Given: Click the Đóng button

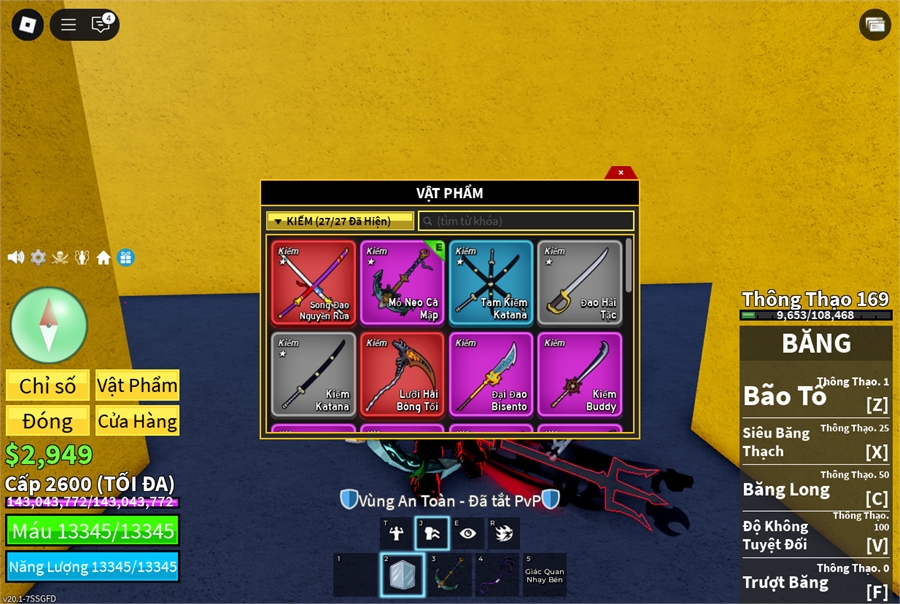Looking at the screenshot, I should (47, 421).
